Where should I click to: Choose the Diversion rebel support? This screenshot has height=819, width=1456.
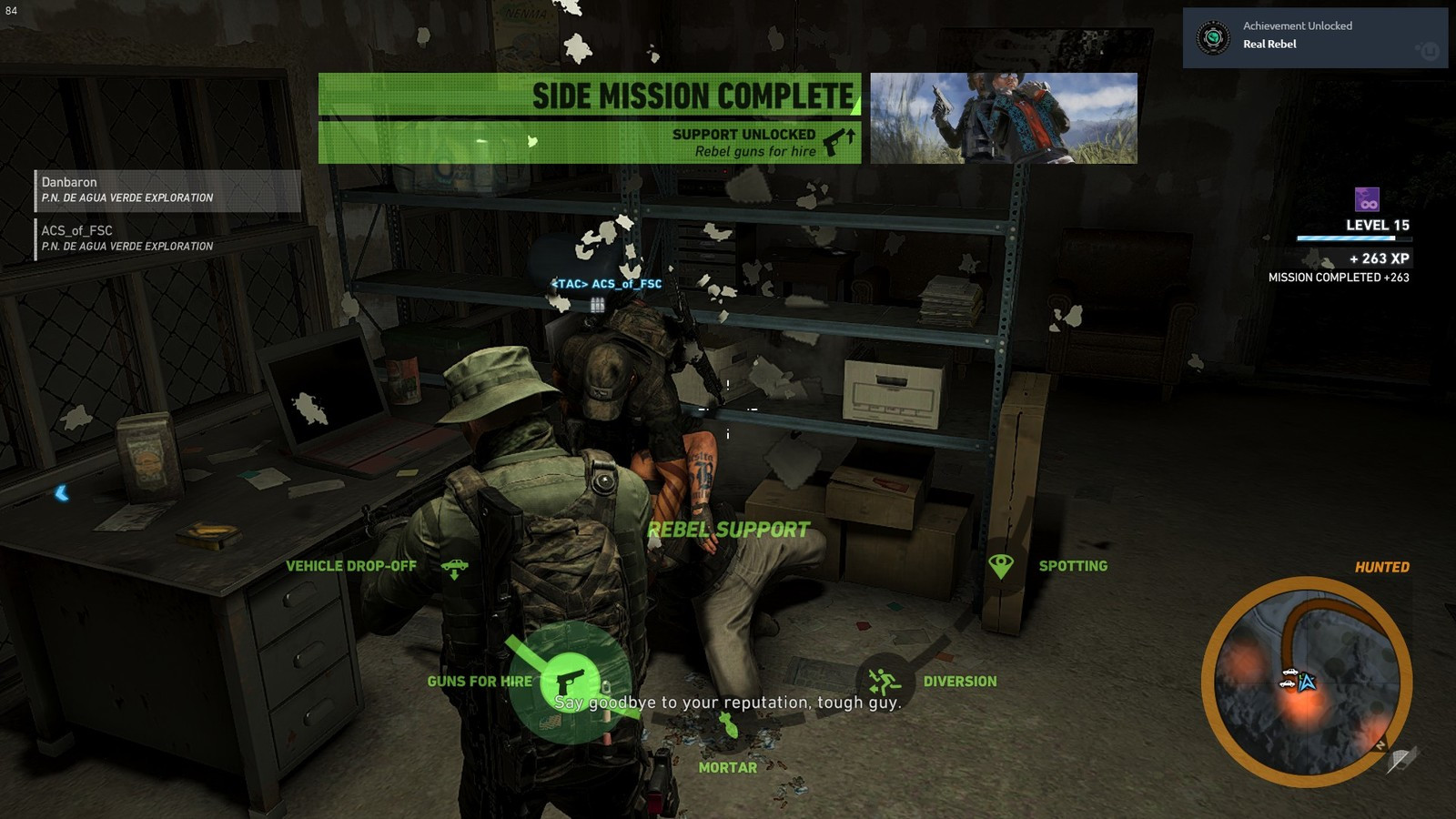[883, 682]
